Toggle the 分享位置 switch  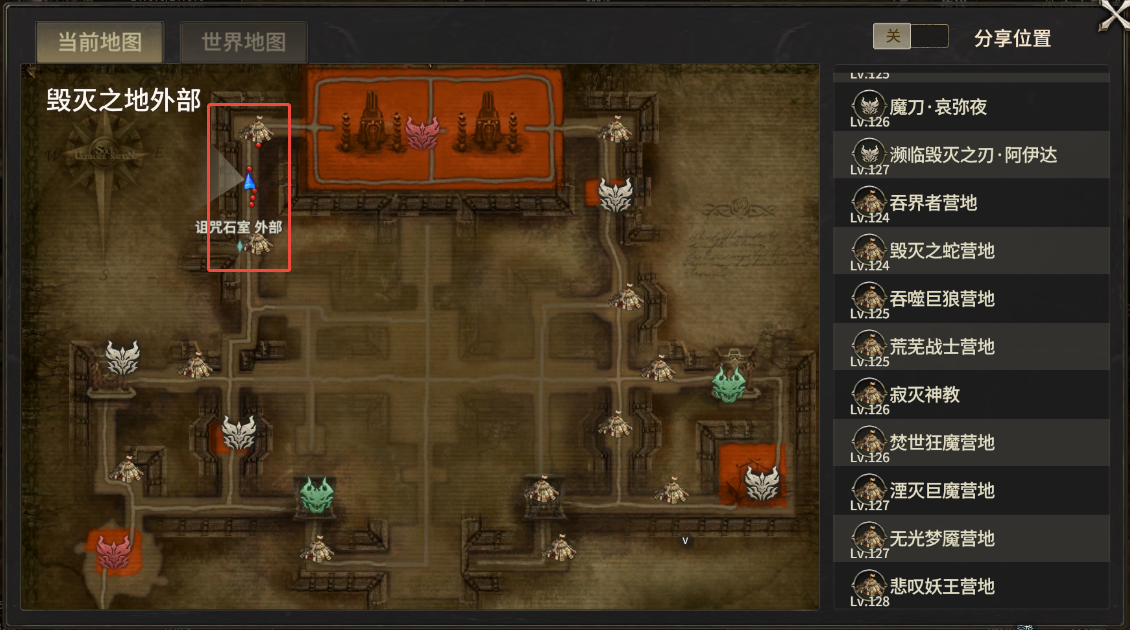[x=910, y=37]
